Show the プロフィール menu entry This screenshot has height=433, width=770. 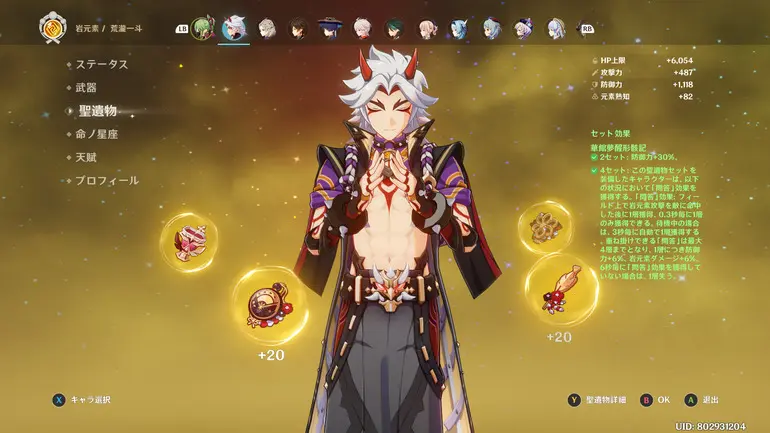pos(107,181)
